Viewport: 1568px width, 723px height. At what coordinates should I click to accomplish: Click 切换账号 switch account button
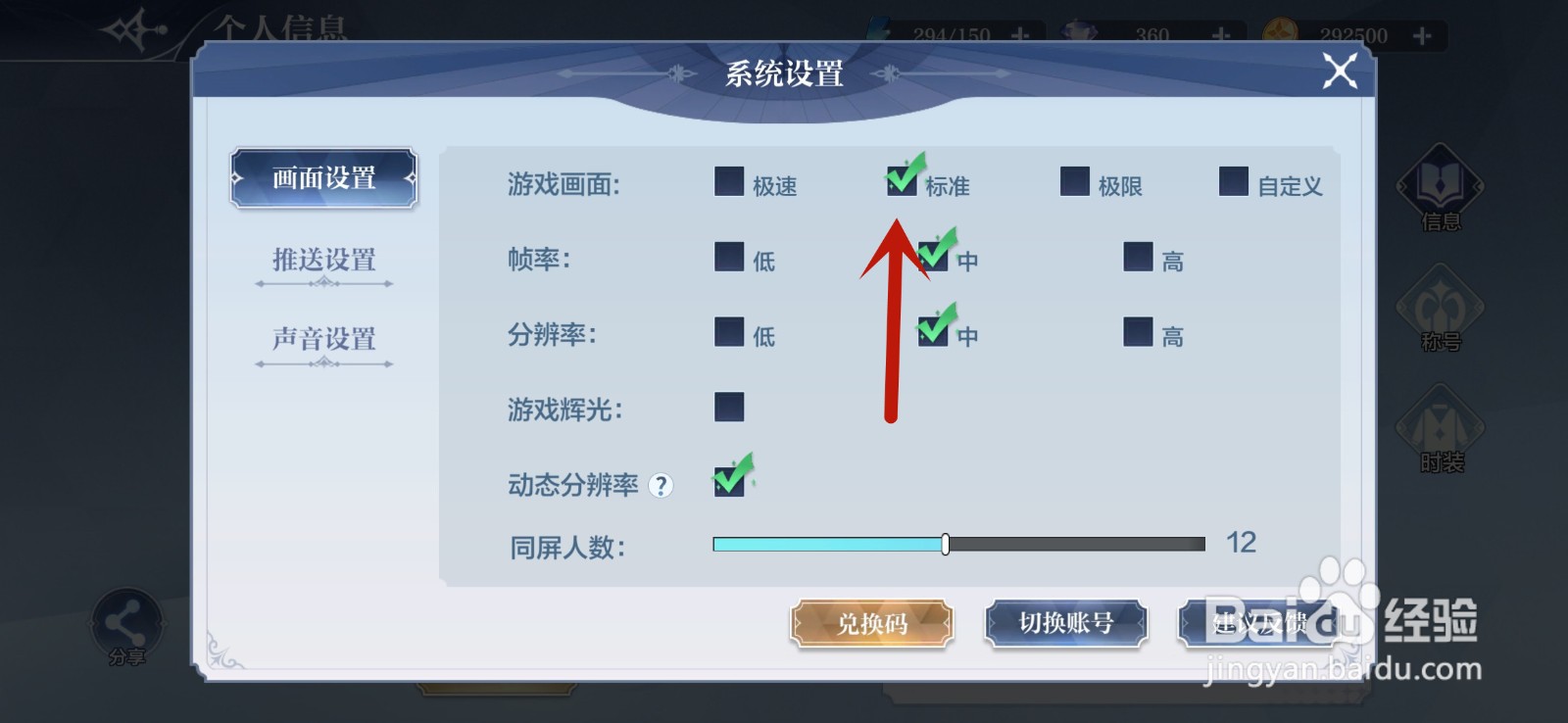[x=1067, y=623]
